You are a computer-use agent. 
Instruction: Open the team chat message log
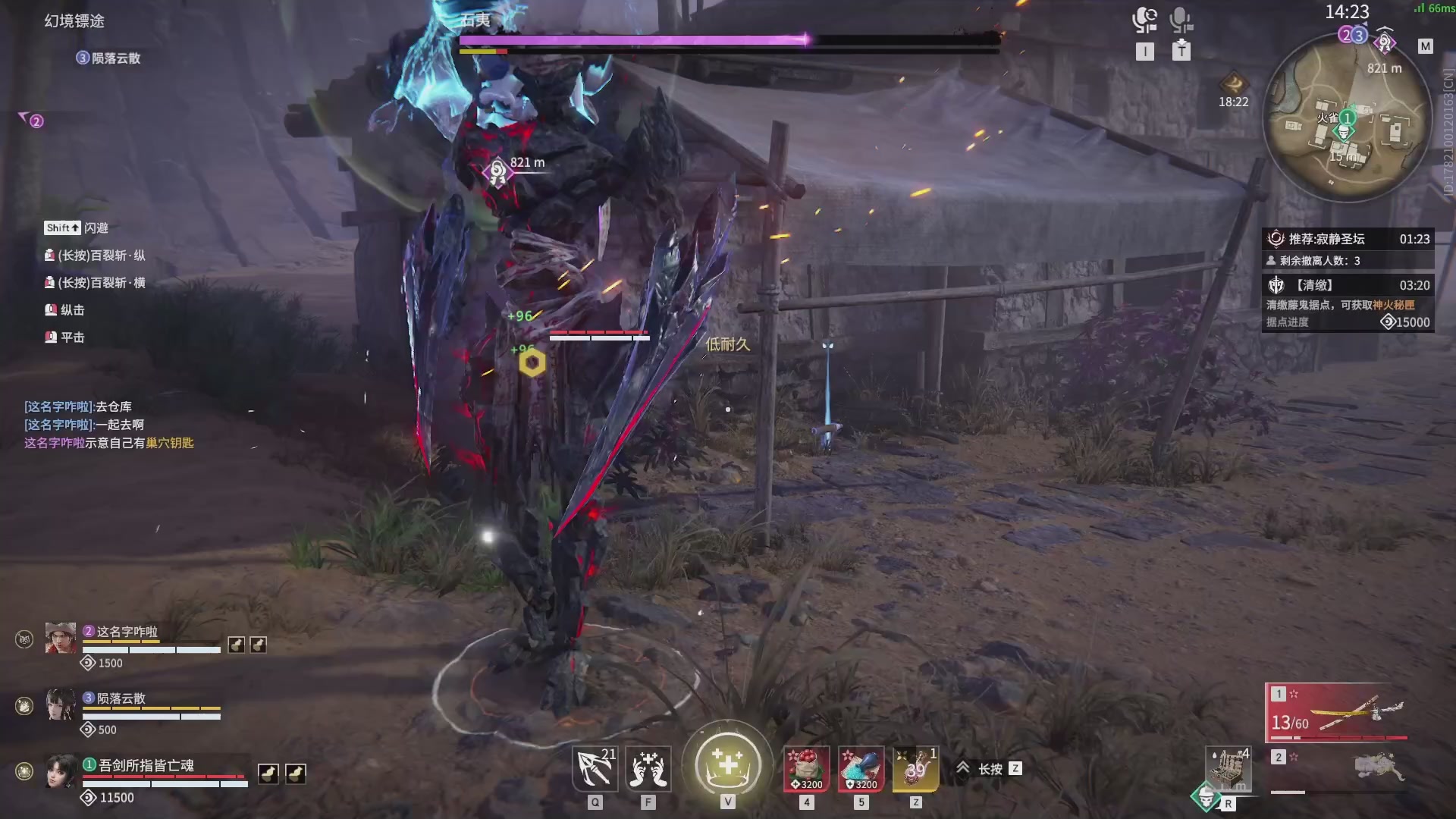click(108, 425)
